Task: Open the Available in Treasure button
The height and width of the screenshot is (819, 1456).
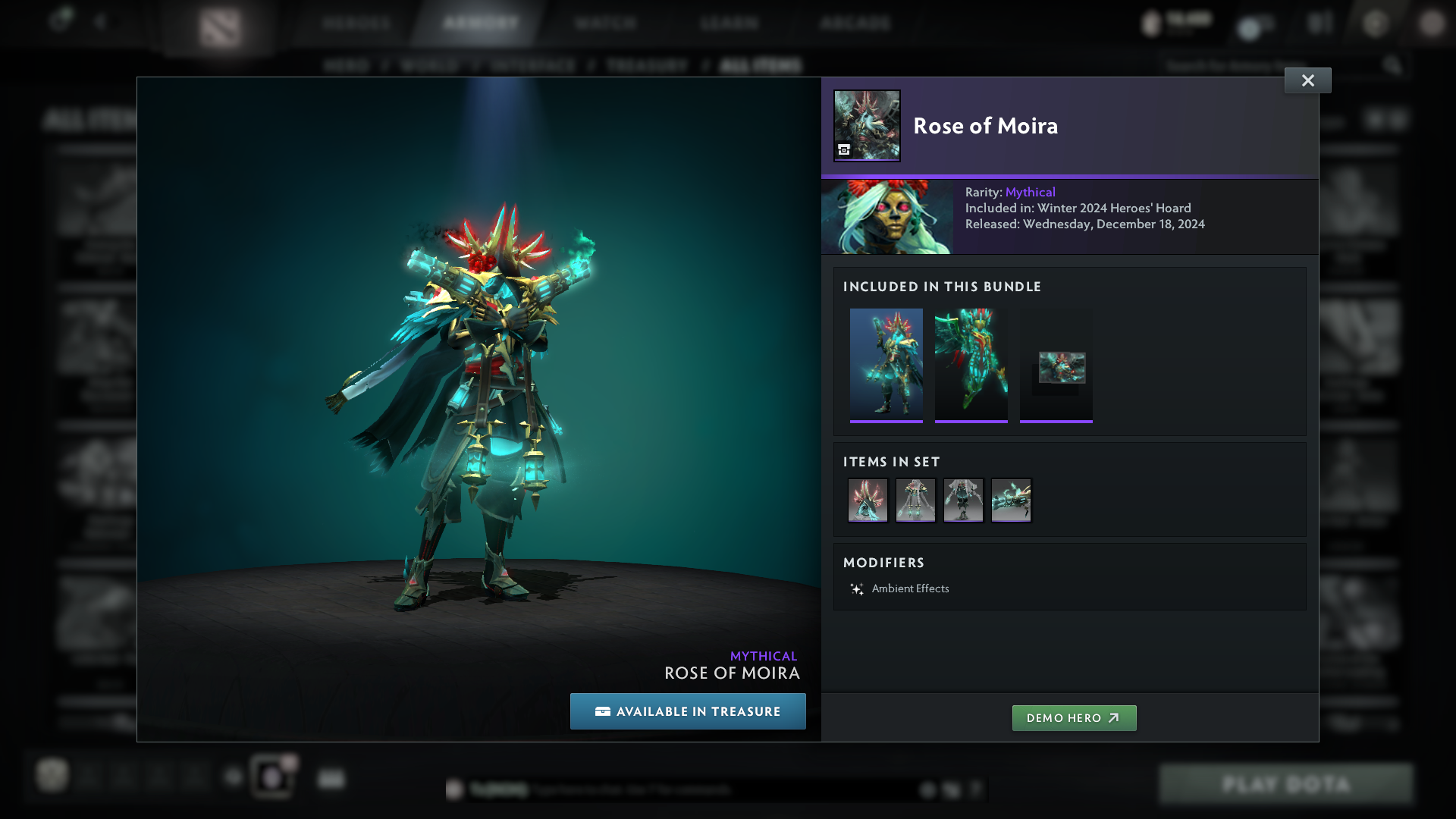Action: pos(688,711)
